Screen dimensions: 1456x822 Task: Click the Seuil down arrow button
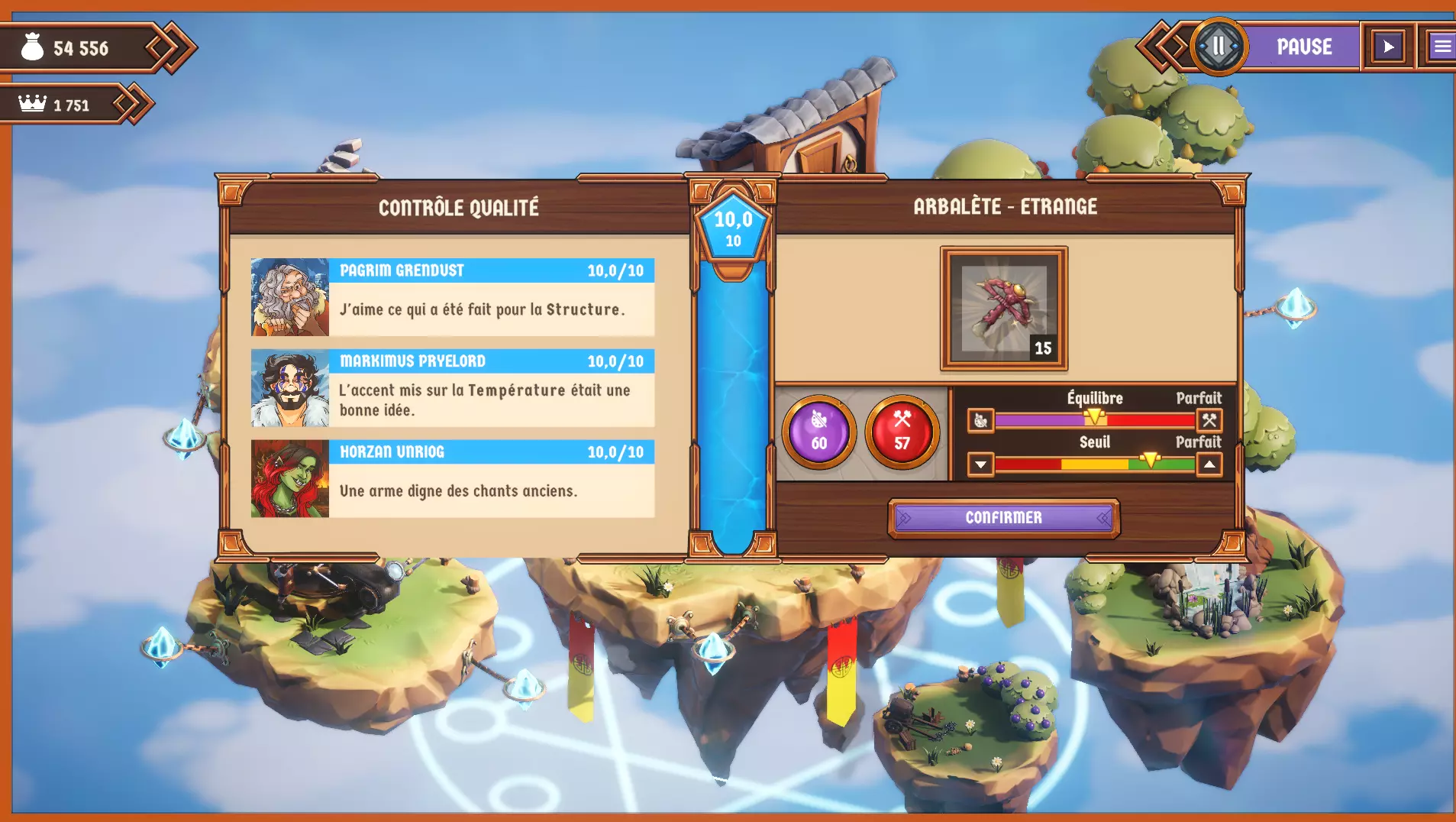tap(980, 464)
